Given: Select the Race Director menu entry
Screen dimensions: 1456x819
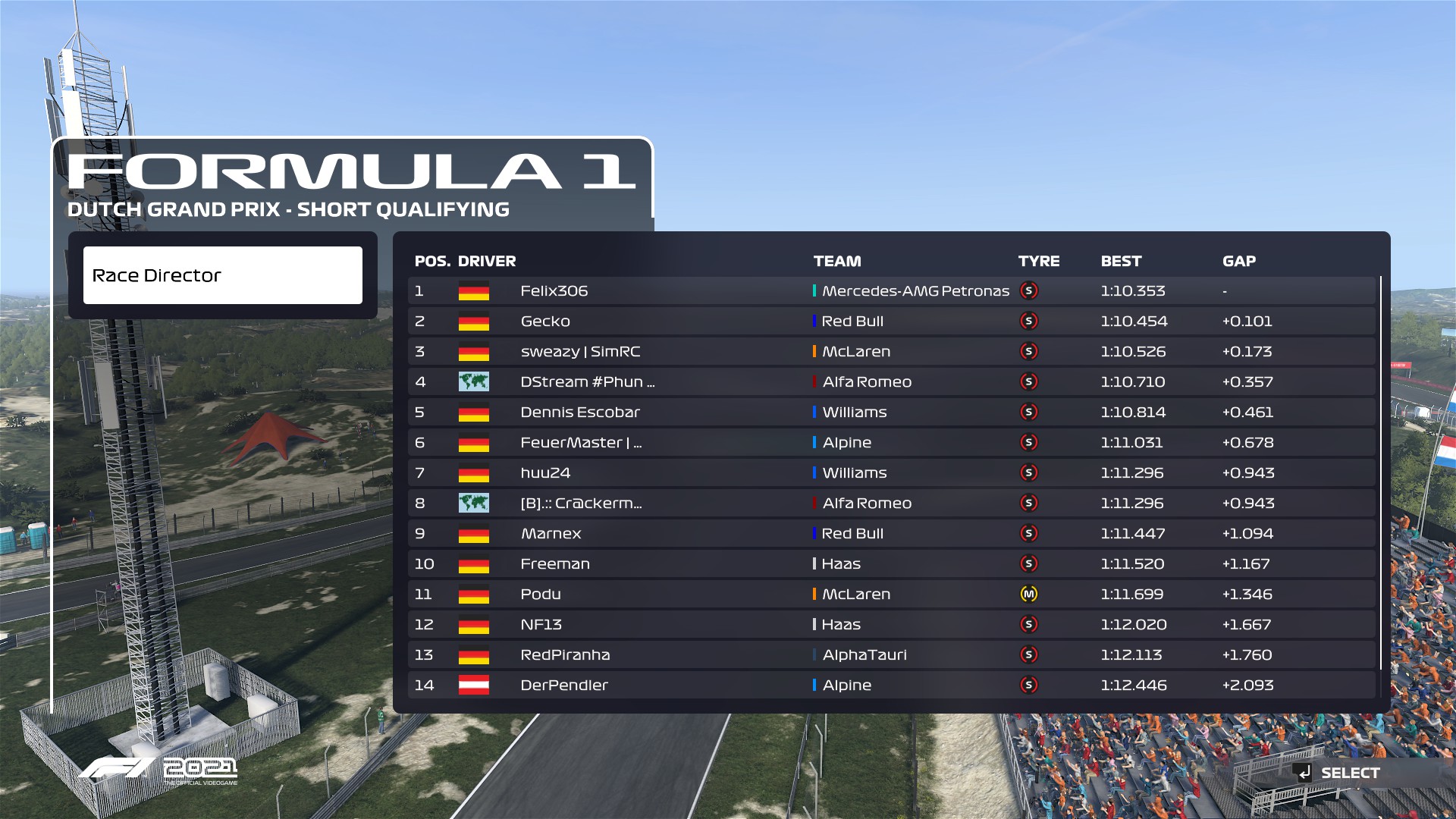Looking at the screenshot, I should tap(222, 275).
